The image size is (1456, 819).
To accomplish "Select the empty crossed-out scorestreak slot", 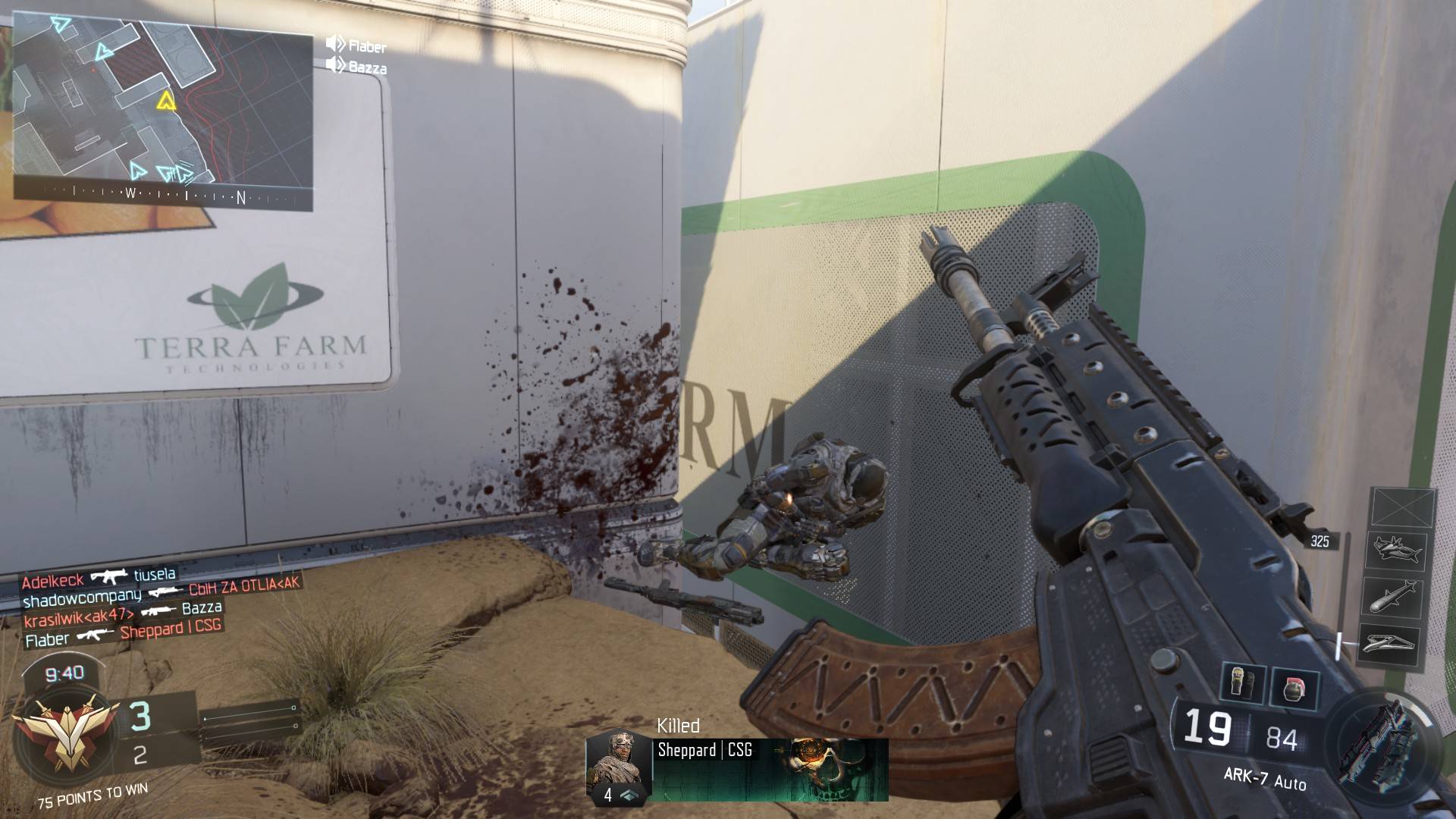I will [x=1403, y=507].
